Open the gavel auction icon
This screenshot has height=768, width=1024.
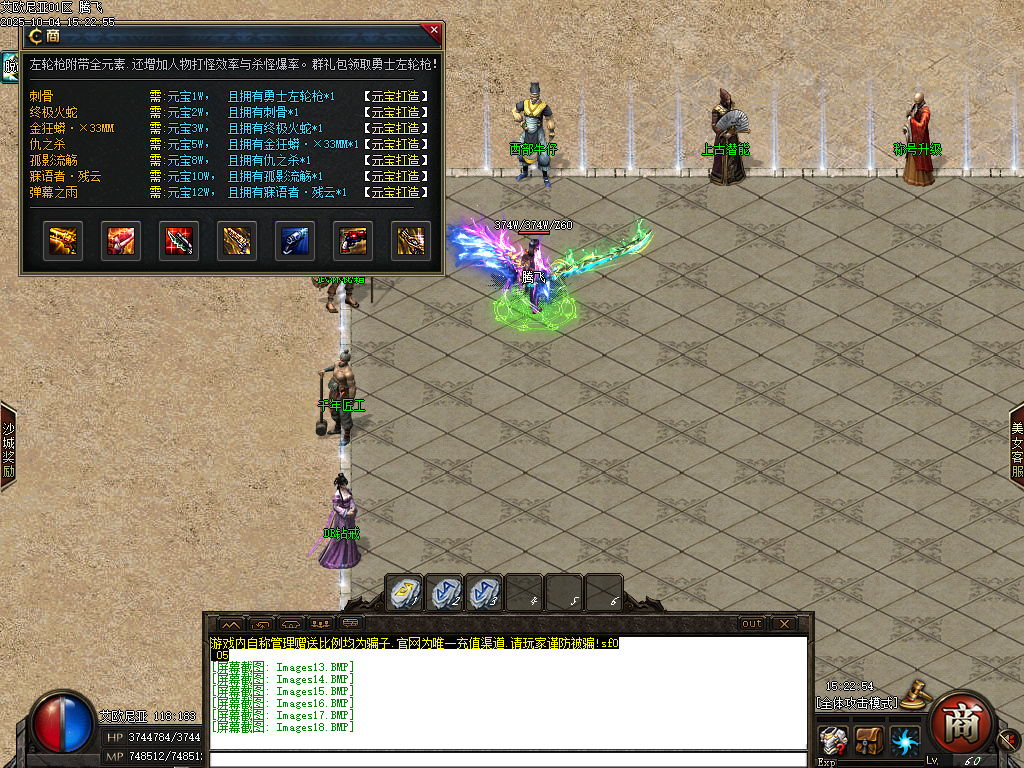[x=913, y=694]
